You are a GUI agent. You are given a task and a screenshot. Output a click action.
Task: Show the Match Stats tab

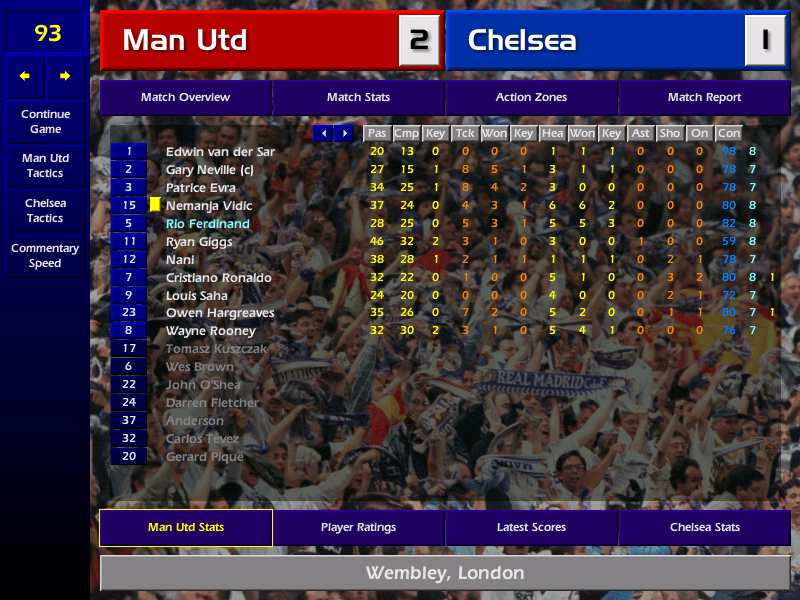(x=358, y=97)
